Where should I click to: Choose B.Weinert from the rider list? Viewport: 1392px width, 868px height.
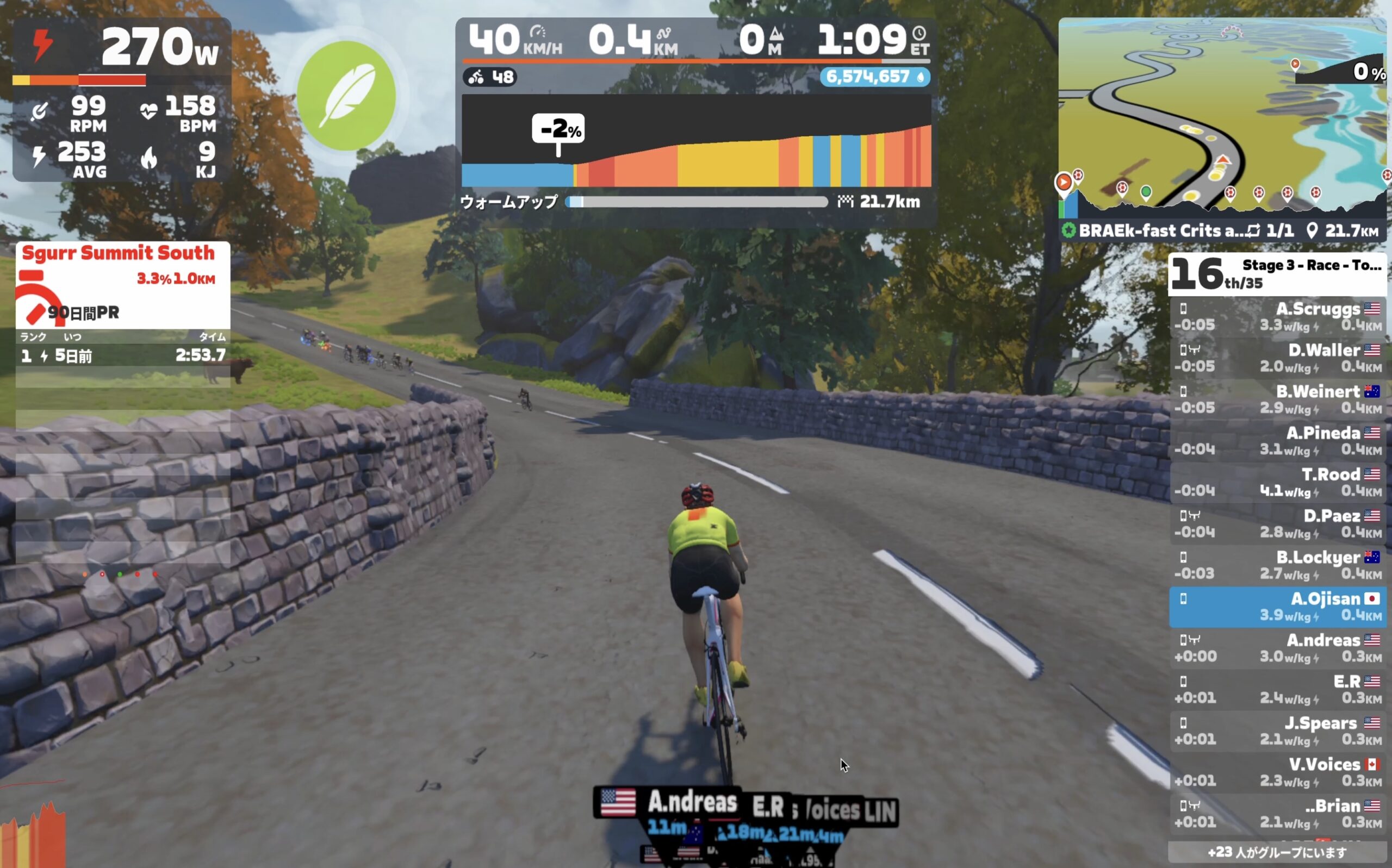pos(1278,399)
